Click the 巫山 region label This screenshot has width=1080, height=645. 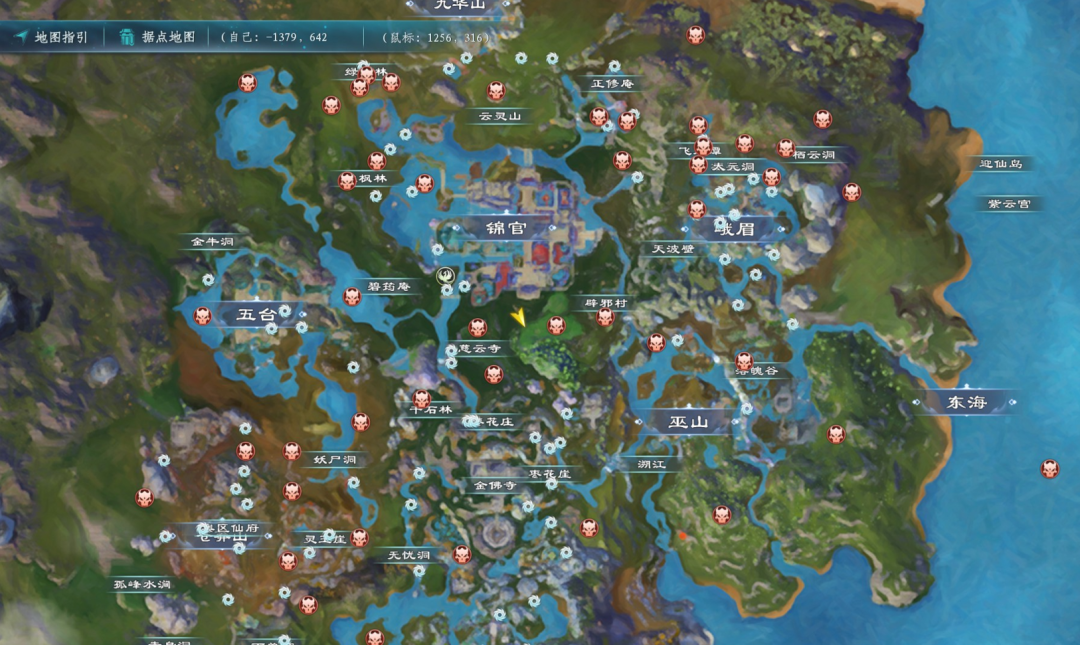click(688, 422)
